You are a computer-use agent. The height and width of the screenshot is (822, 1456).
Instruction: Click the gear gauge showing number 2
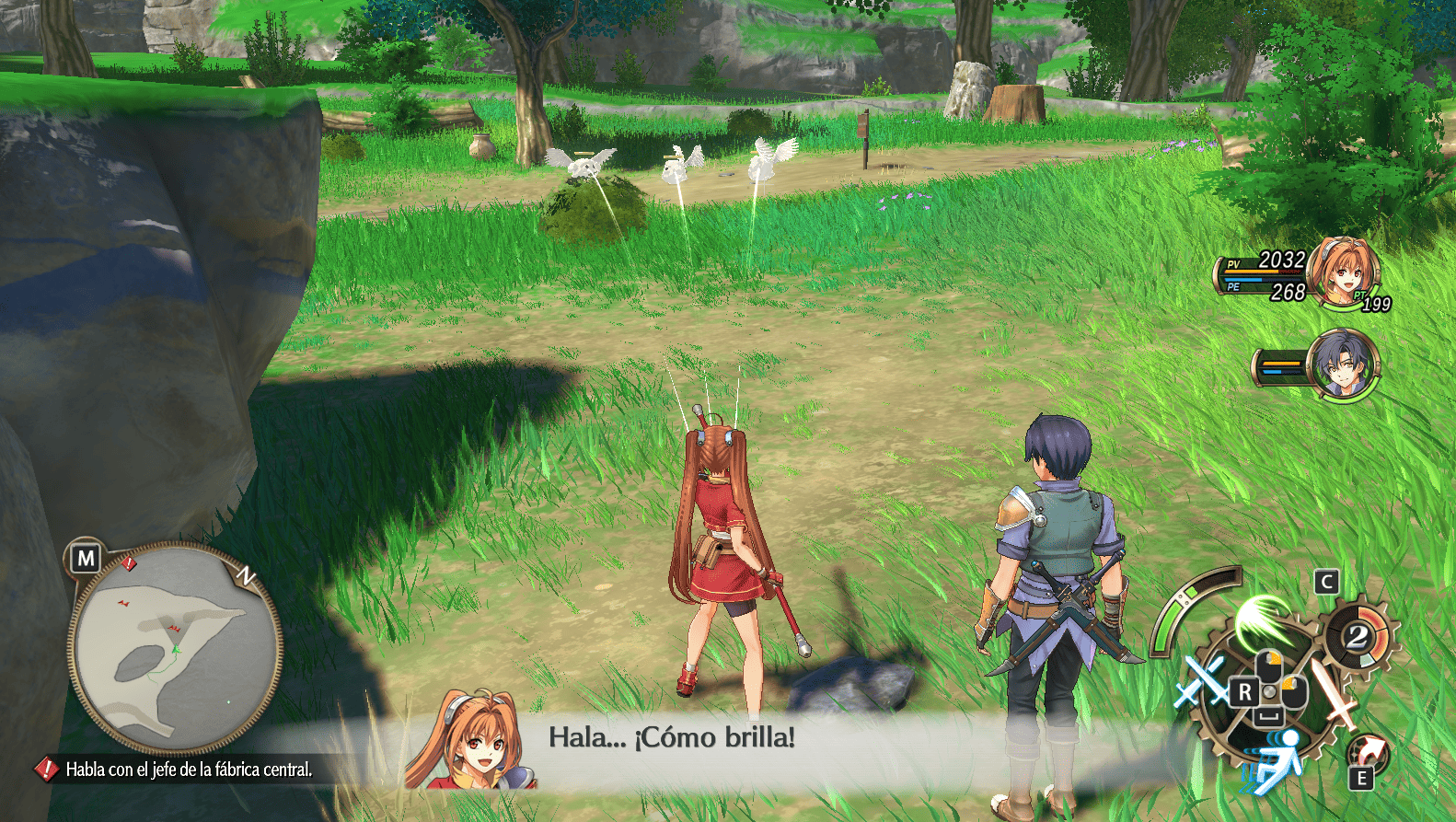tap(1359, 636)
